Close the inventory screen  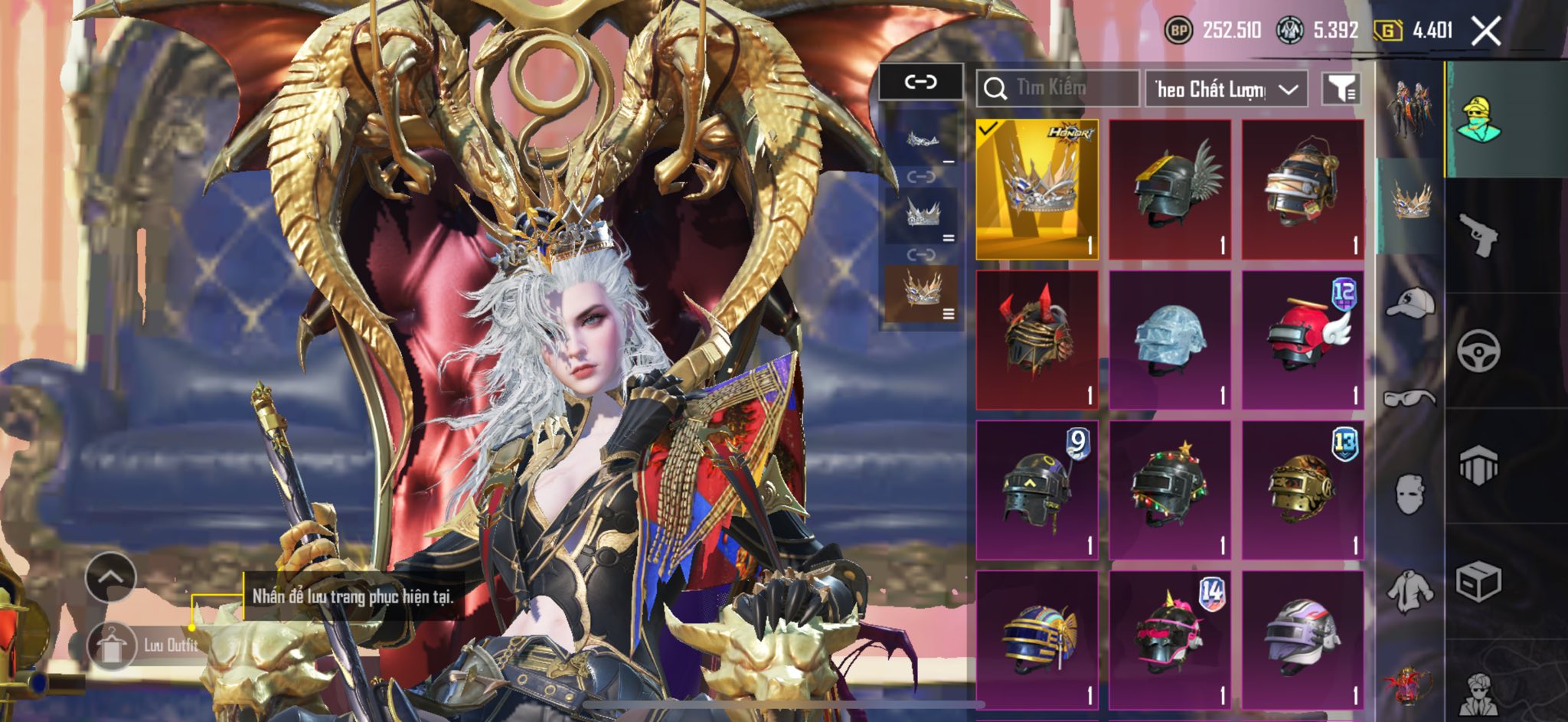point(1485,31)
